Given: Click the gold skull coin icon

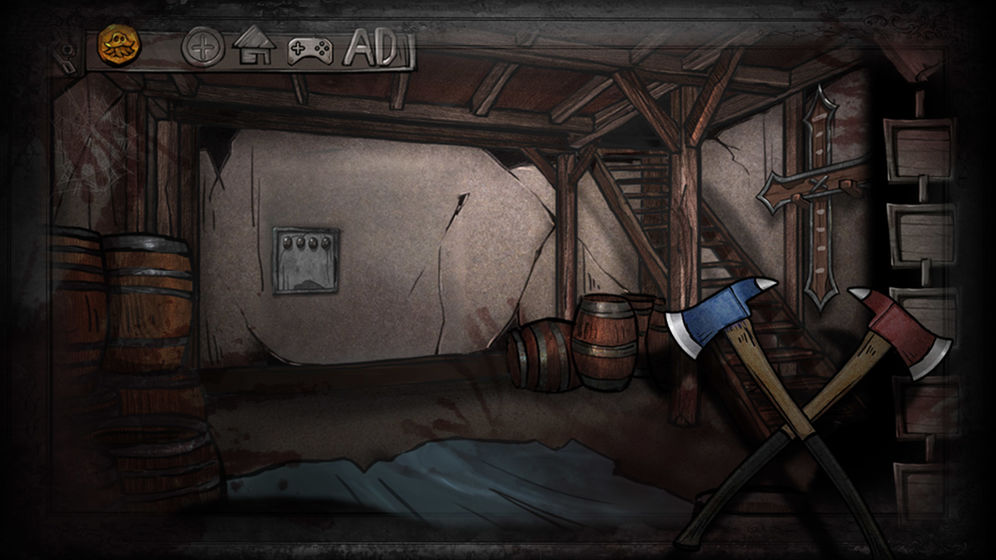Looking at the screenshot, I should click(119, 47).
